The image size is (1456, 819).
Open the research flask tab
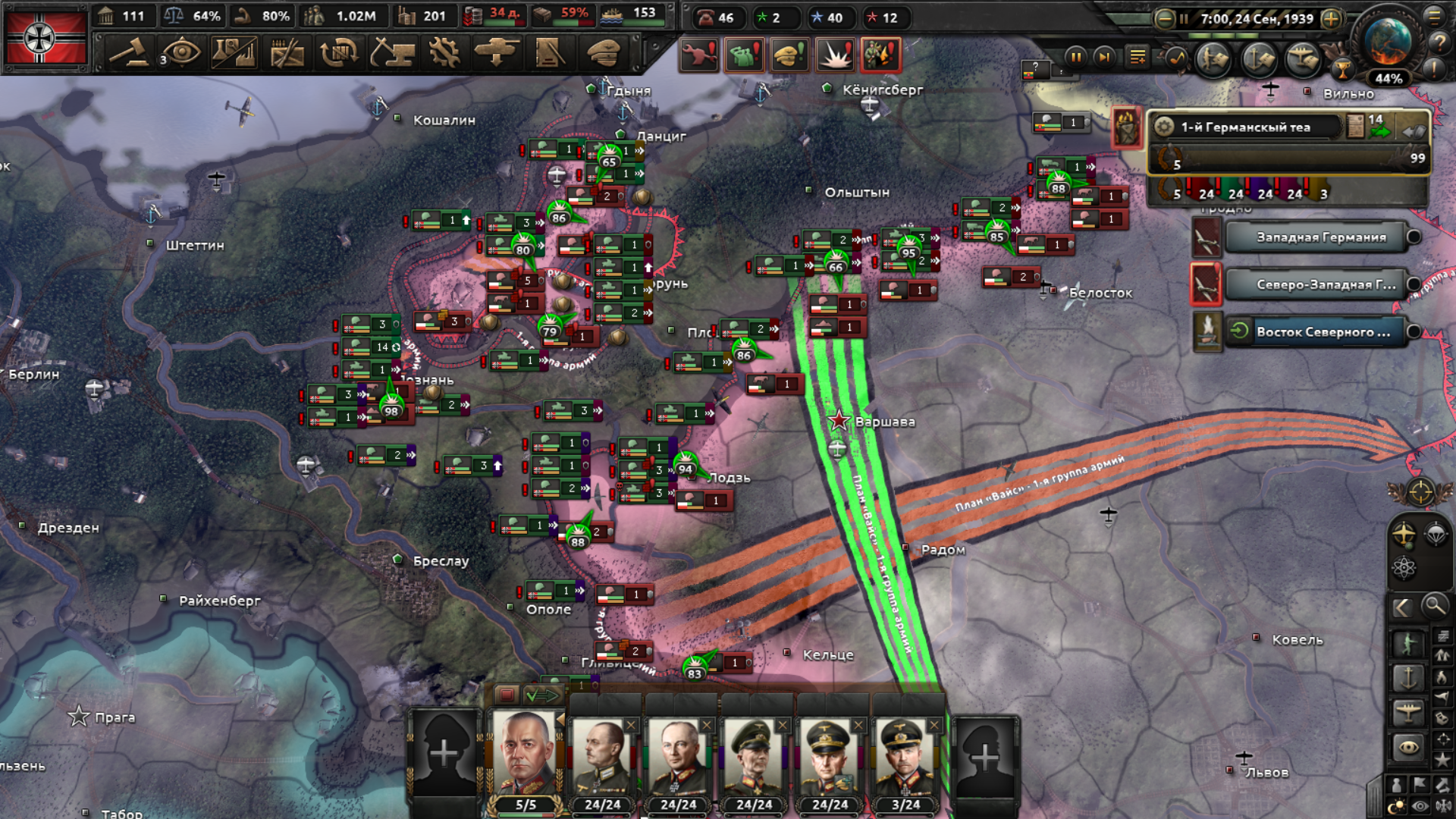pos(234,53)
